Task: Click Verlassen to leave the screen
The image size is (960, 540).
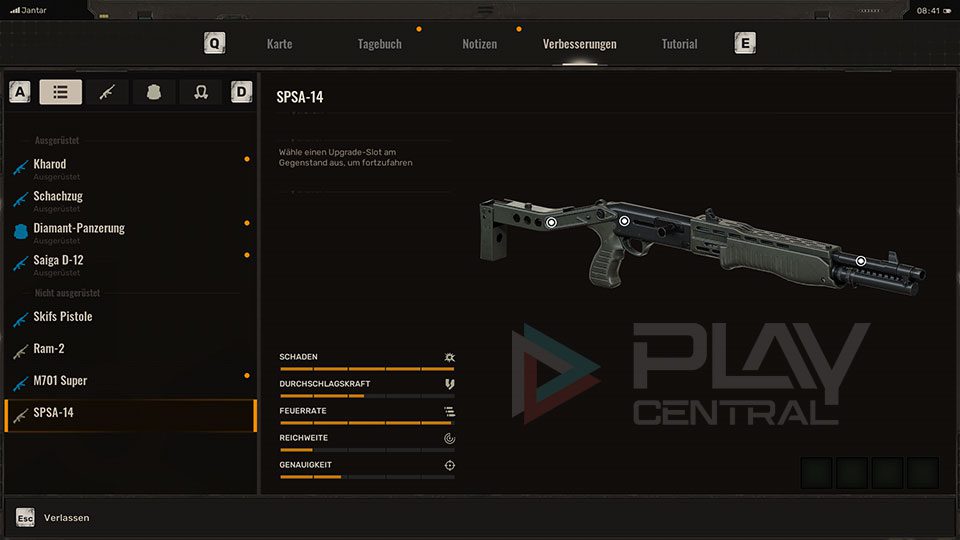Action: pos(66,518)
